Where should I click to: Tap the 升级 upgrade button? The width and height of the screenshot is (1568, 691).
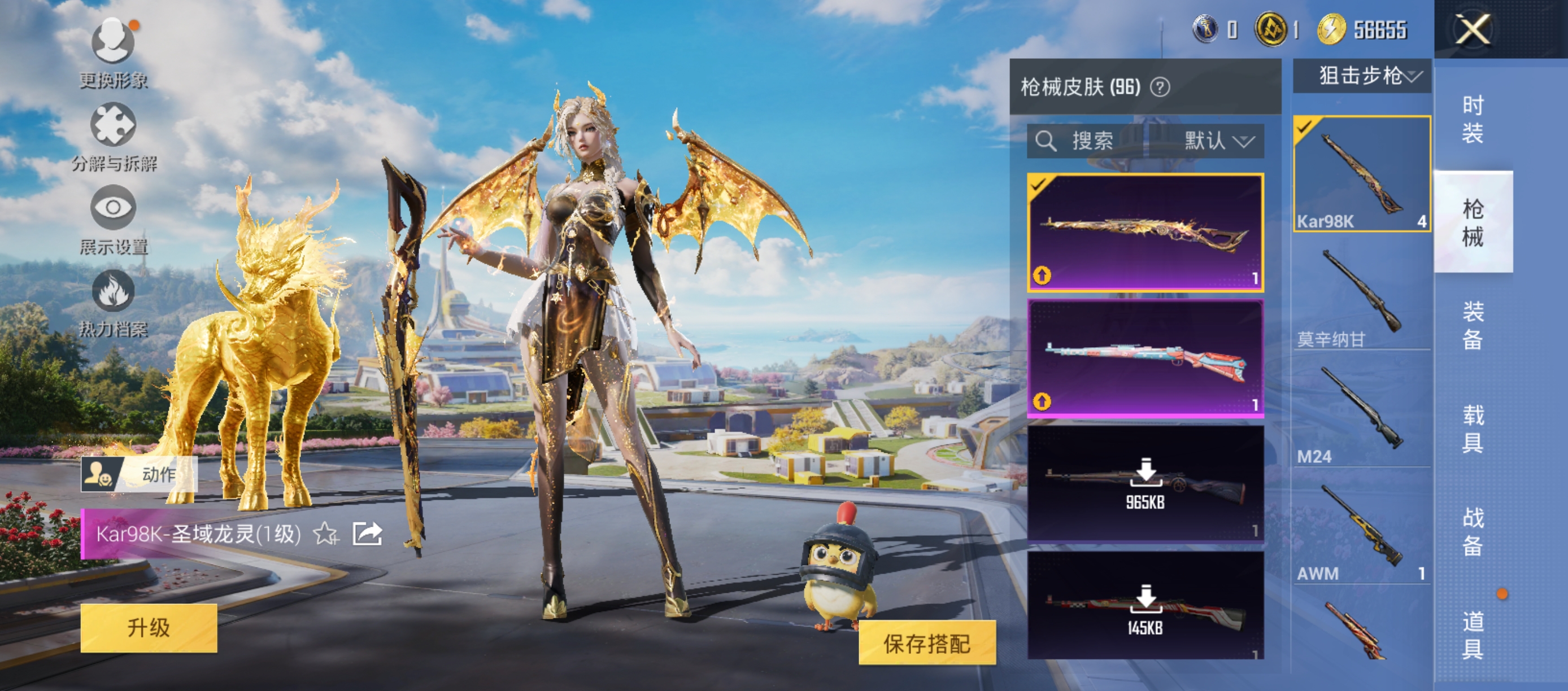[149, 628]
